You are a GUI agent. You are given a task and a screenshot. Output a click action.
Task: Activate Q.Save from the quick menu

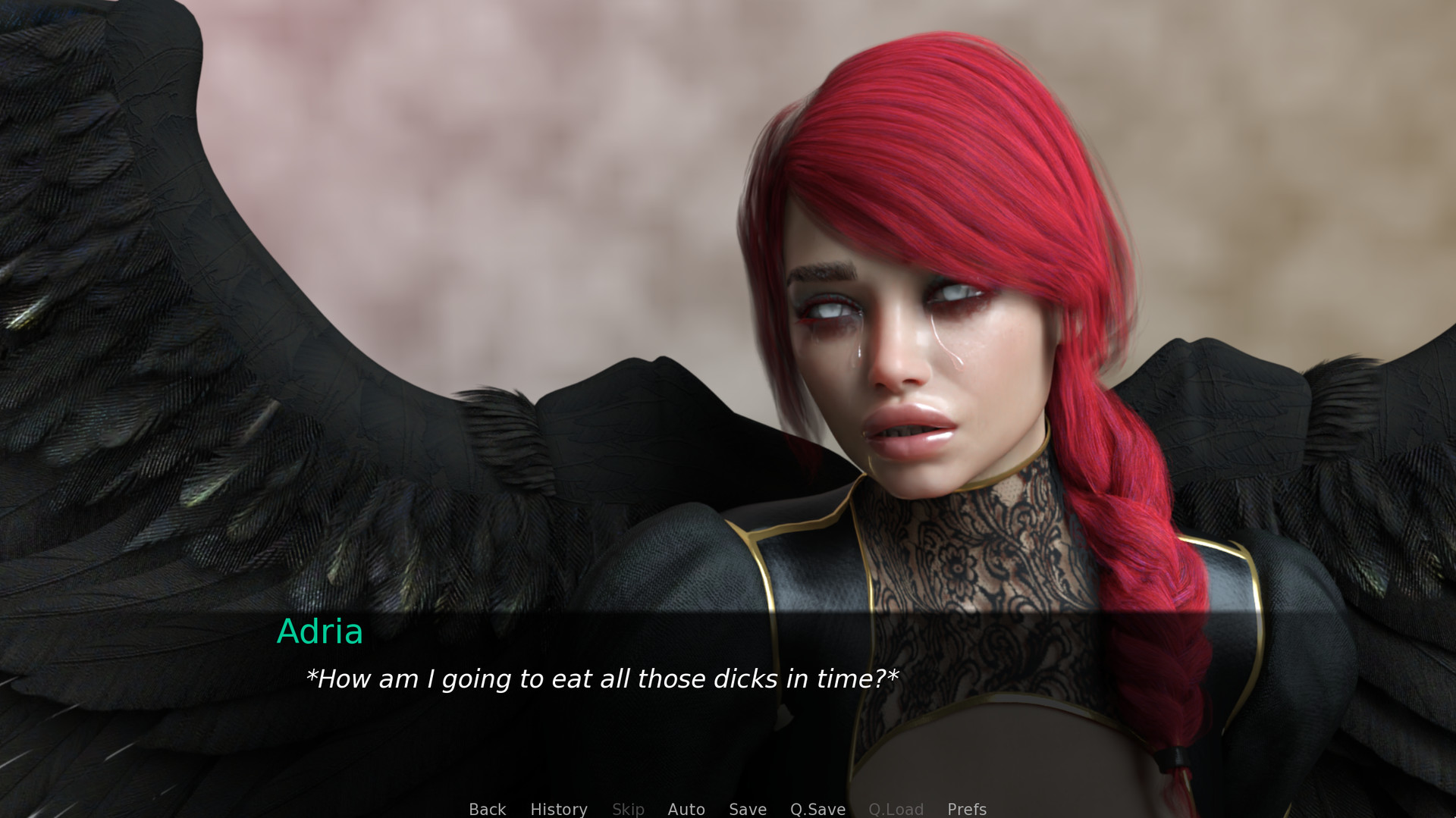pos(817,809)
